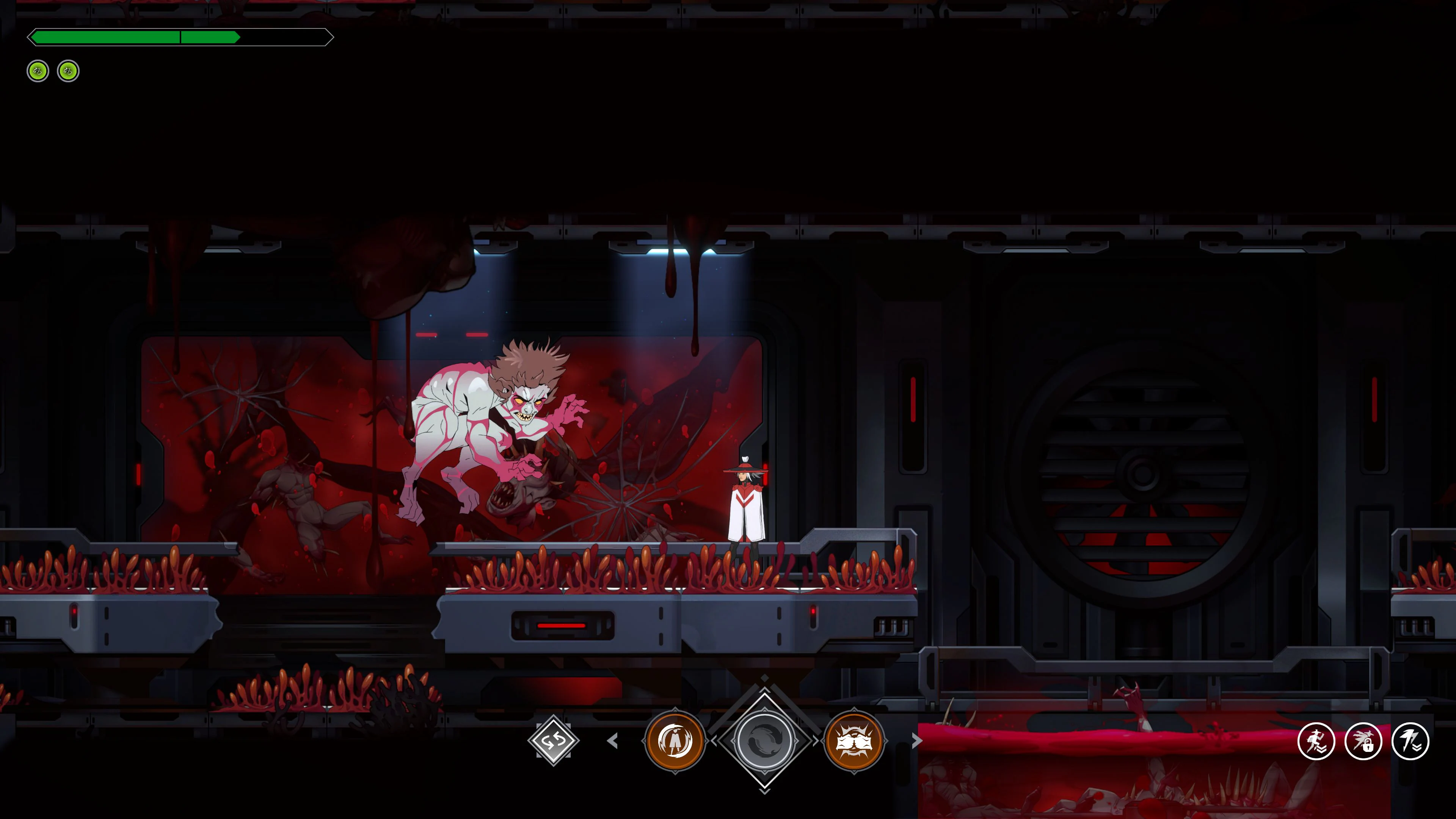Toggle the equipped whirlwind ability on
The width and height of the screenshot is (1456, 819).
tap(675, 741)
